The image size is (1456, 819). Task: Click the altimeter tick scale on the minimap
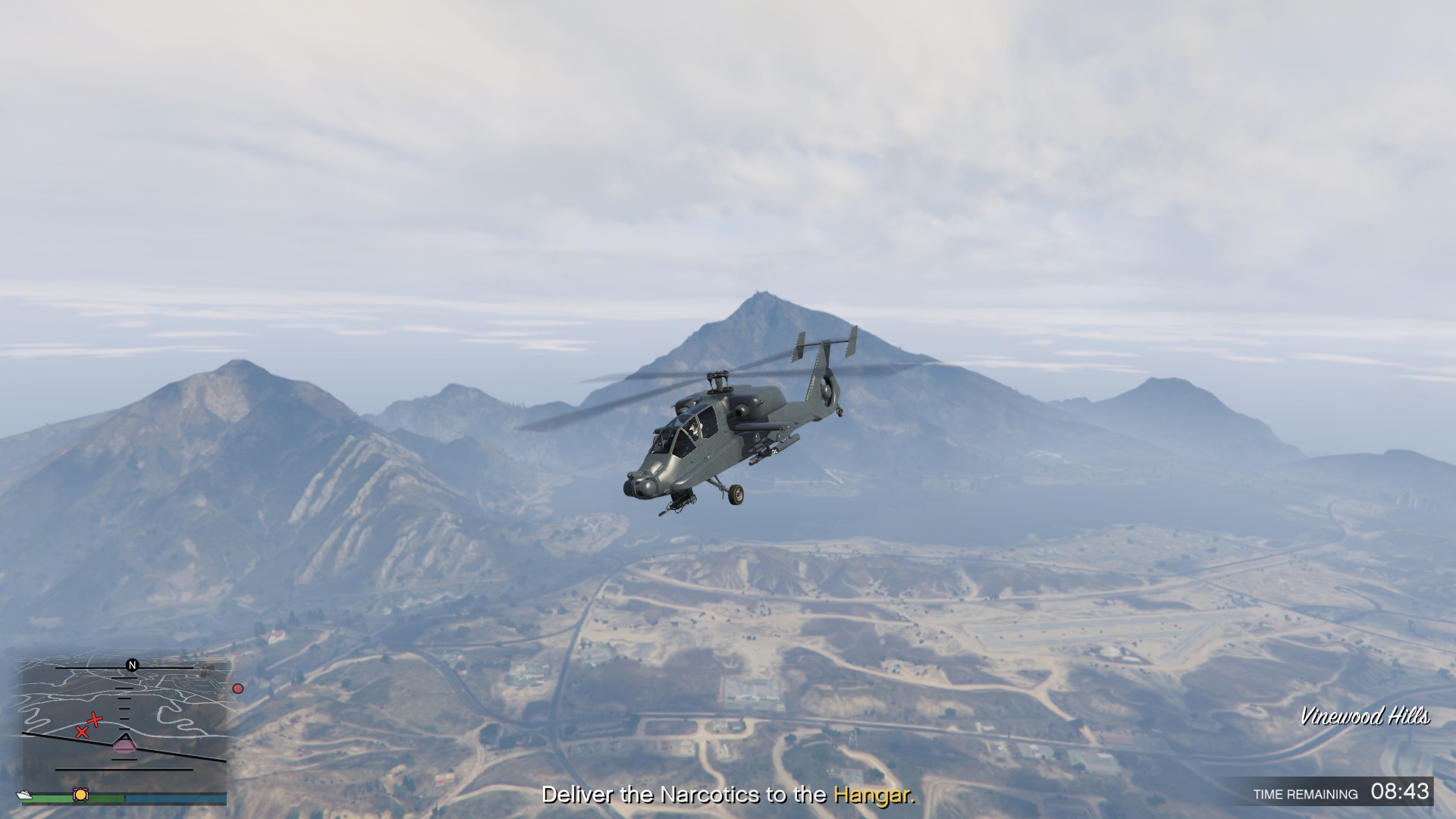pyautogui.click(x=123, y=708)
